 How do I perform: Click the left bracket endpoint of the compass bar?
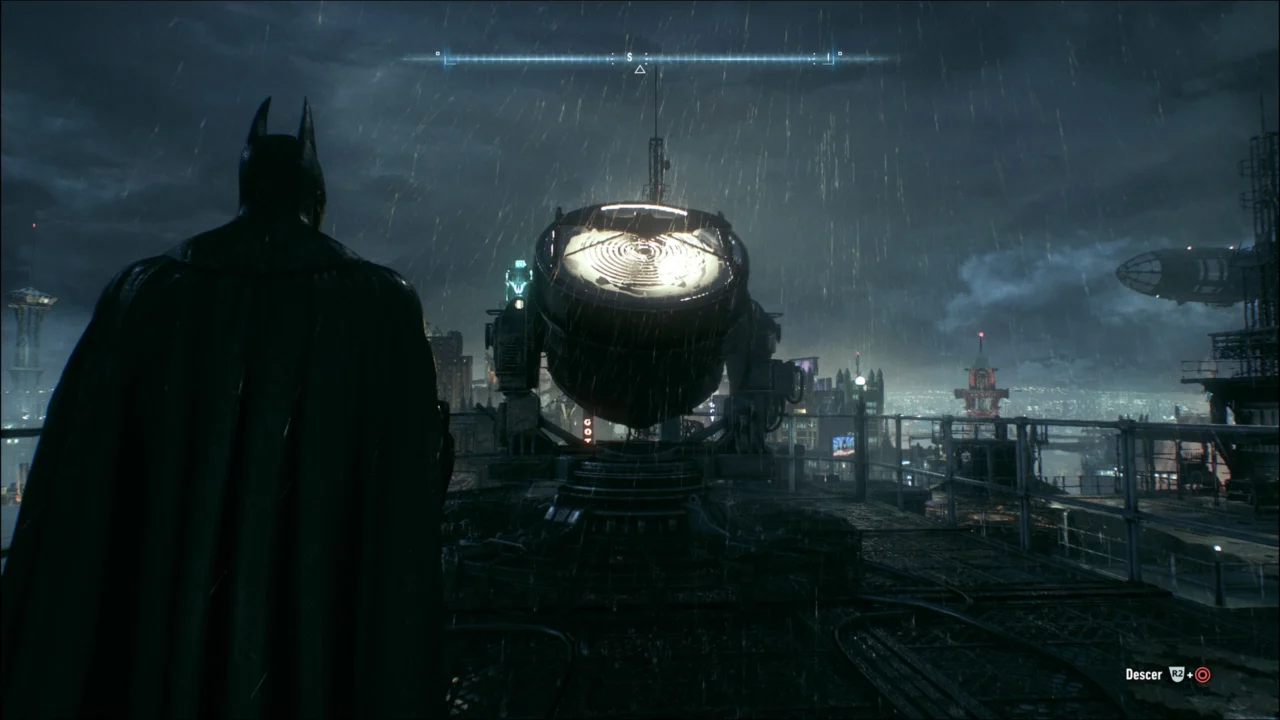click(x=447, y=60)
